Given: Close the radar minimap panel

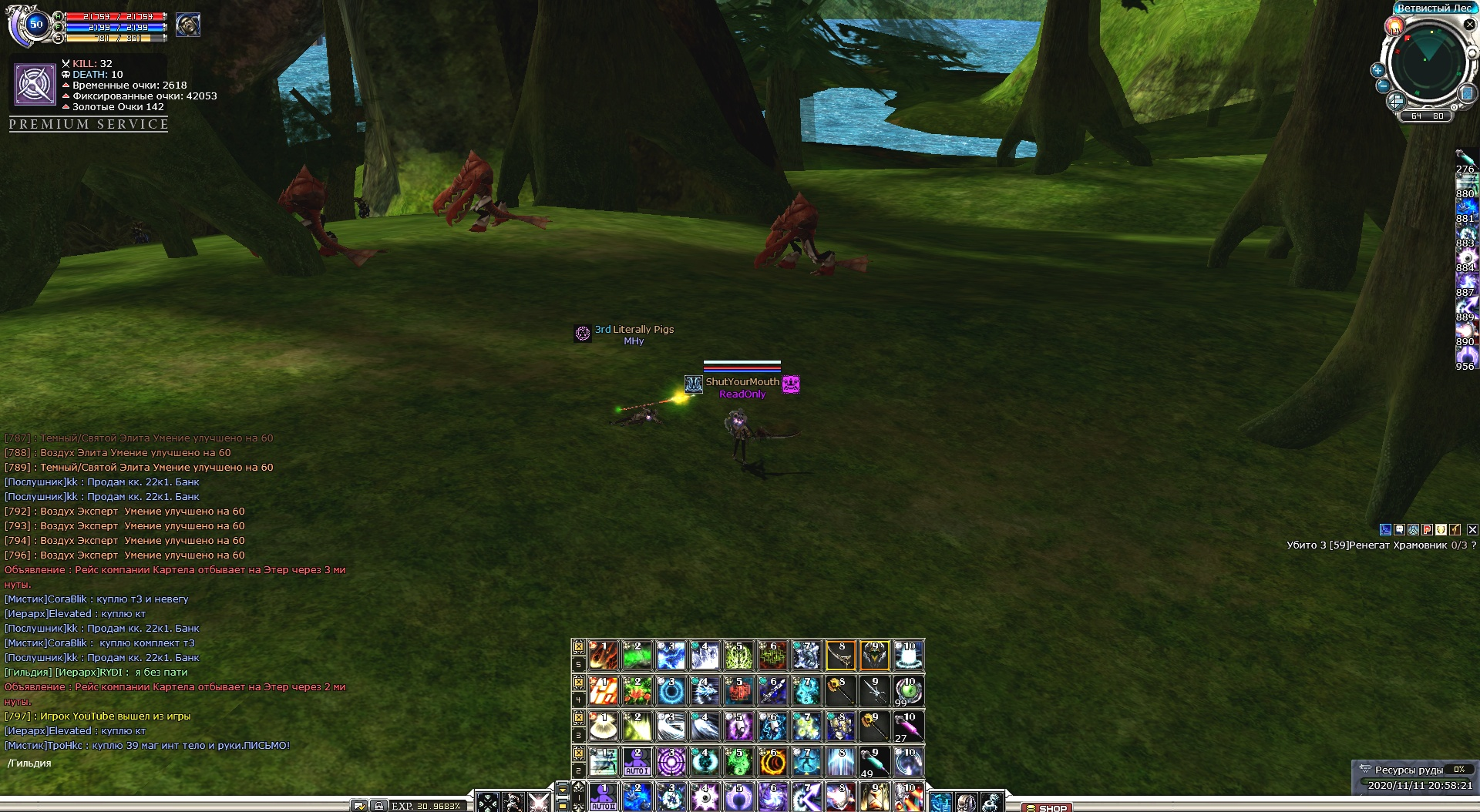Looking at the screenshot, I should pos(1469,25).
